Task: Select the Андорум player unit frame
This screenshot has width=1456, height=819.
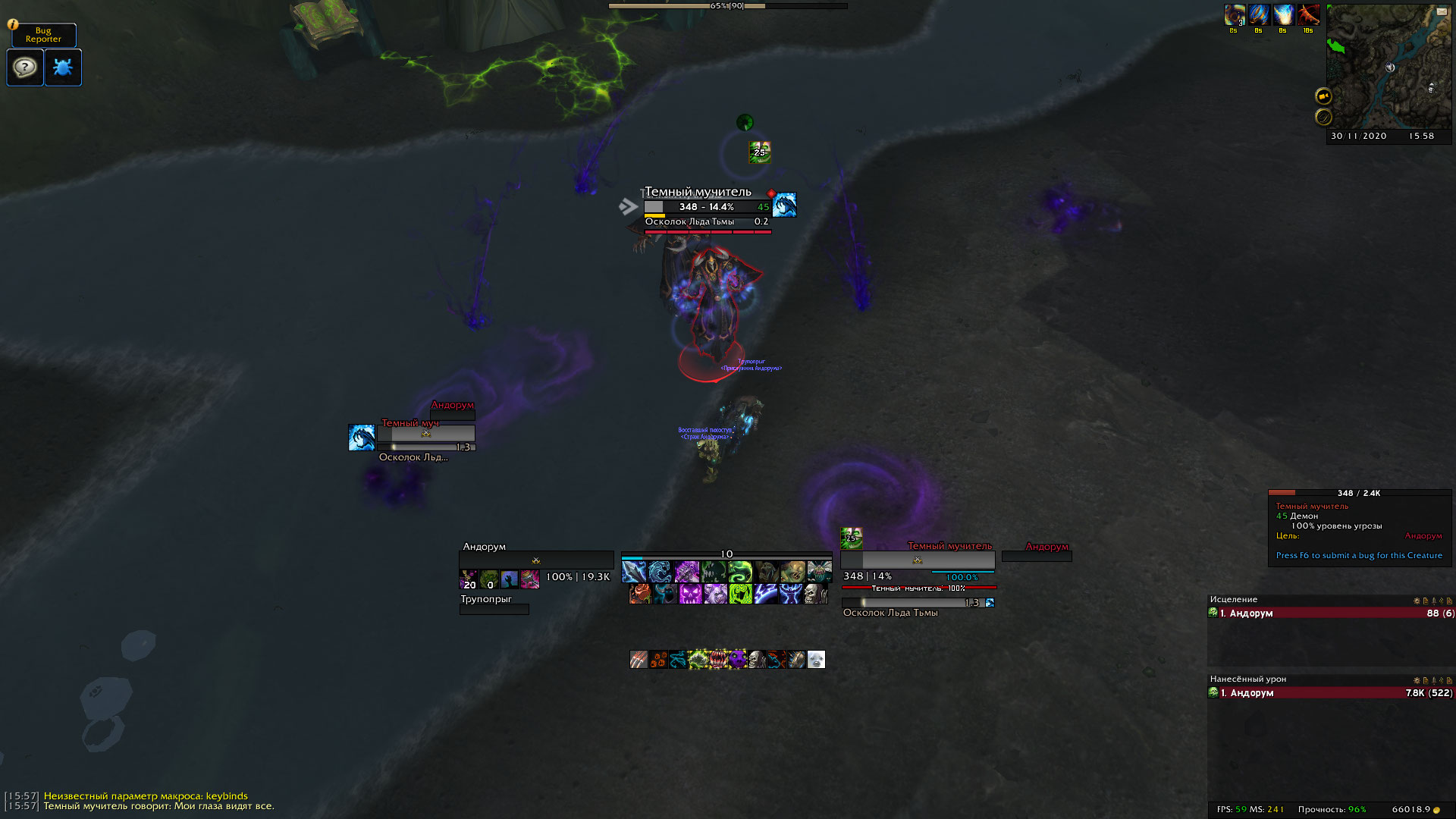Action: coord(535,560)
